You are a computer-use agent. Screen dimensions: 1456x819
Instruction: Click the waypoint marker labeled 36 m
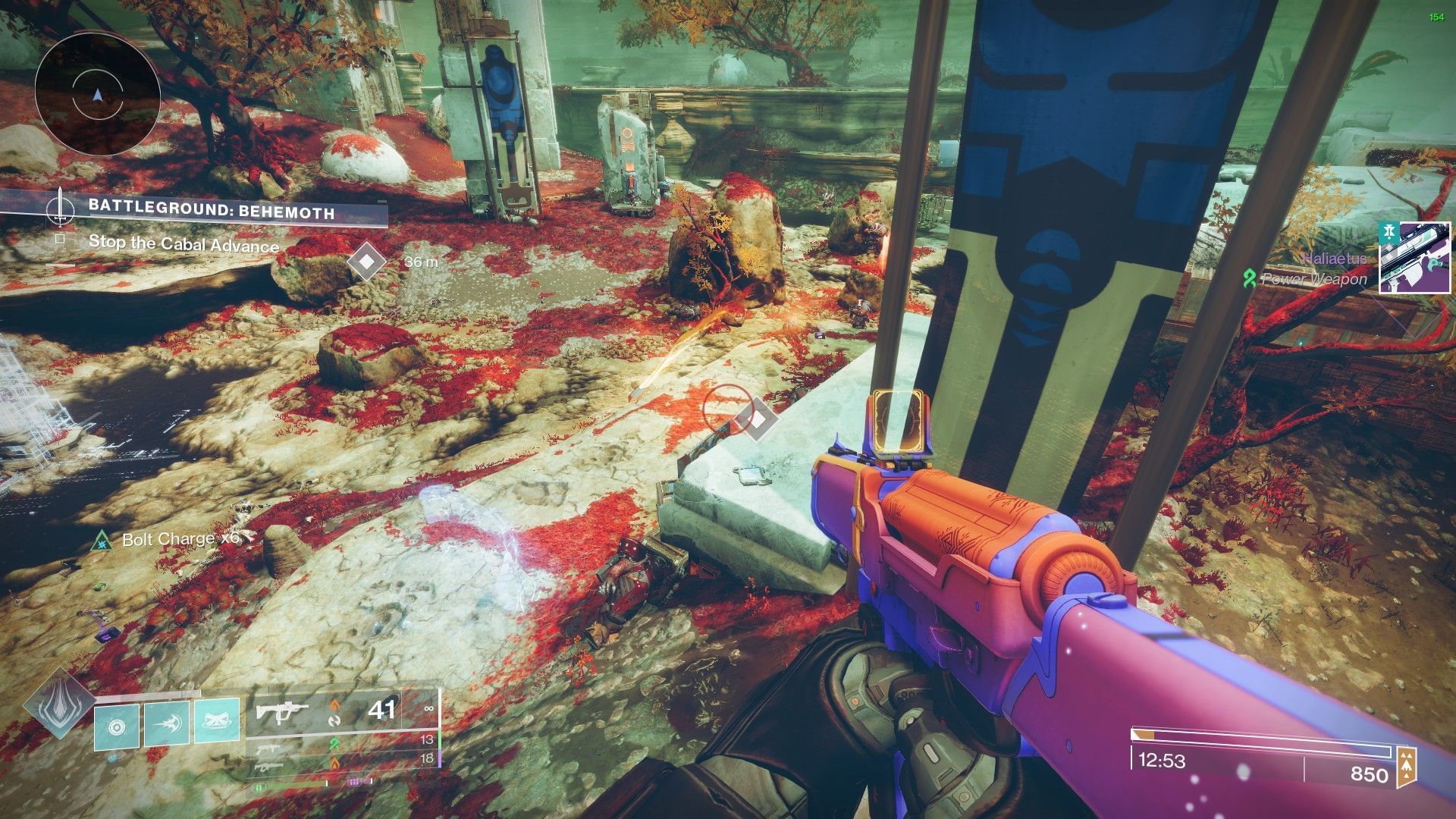click(367, 262)
